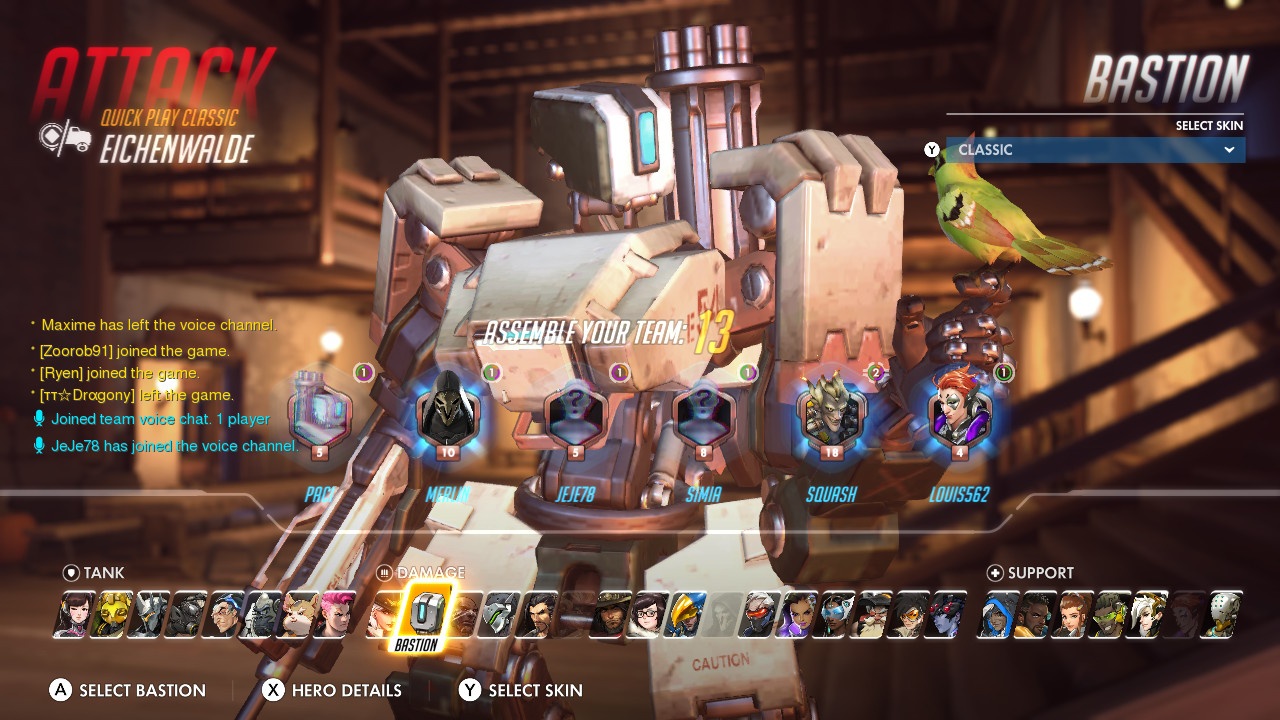Choose Zarya in the tank section
The image size is (1280, 720).
coord(335,613)
